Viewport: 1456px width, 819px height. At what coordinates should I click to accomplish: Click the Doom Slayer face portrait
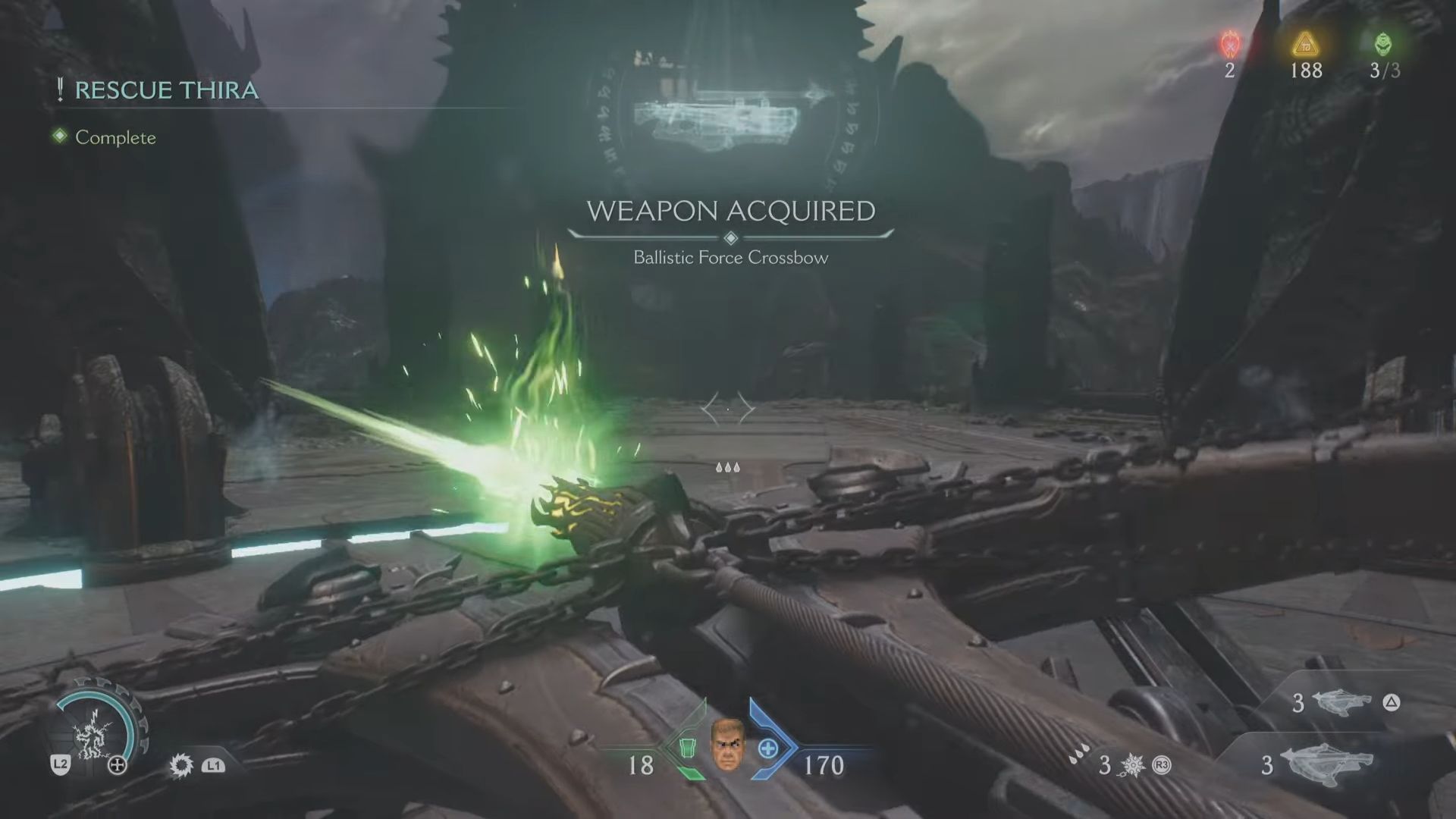pos(727,744)
